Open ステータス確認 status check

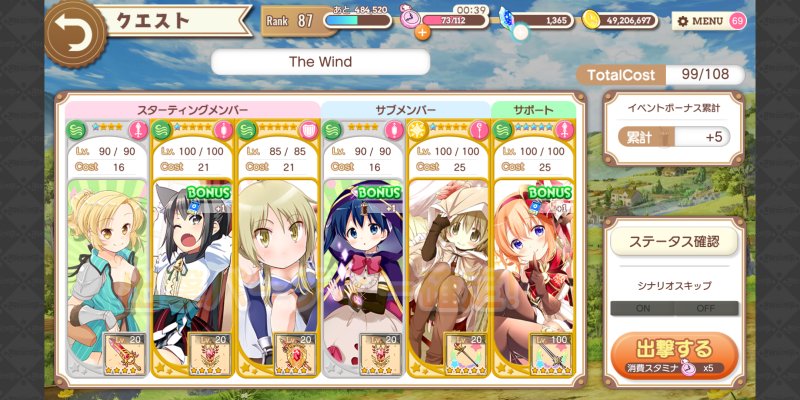pyautogui.click(x=674, y=241)
